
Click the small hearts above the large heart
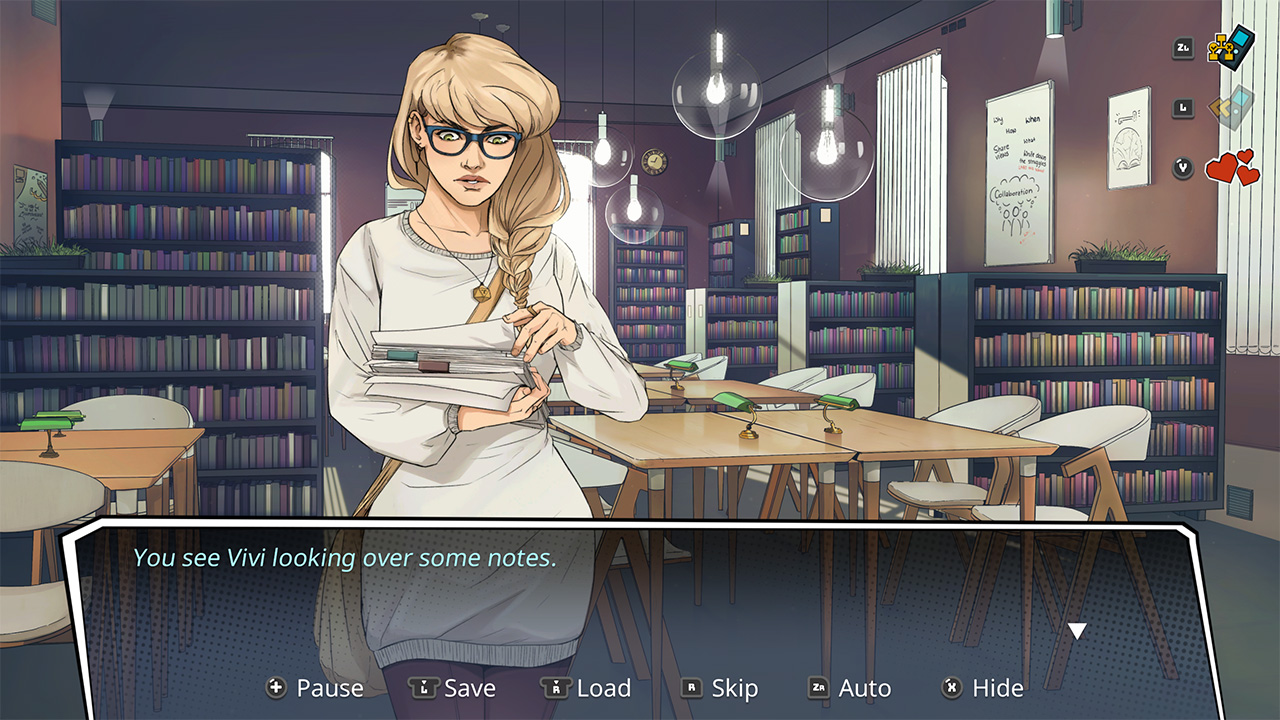pos(1245,155)
